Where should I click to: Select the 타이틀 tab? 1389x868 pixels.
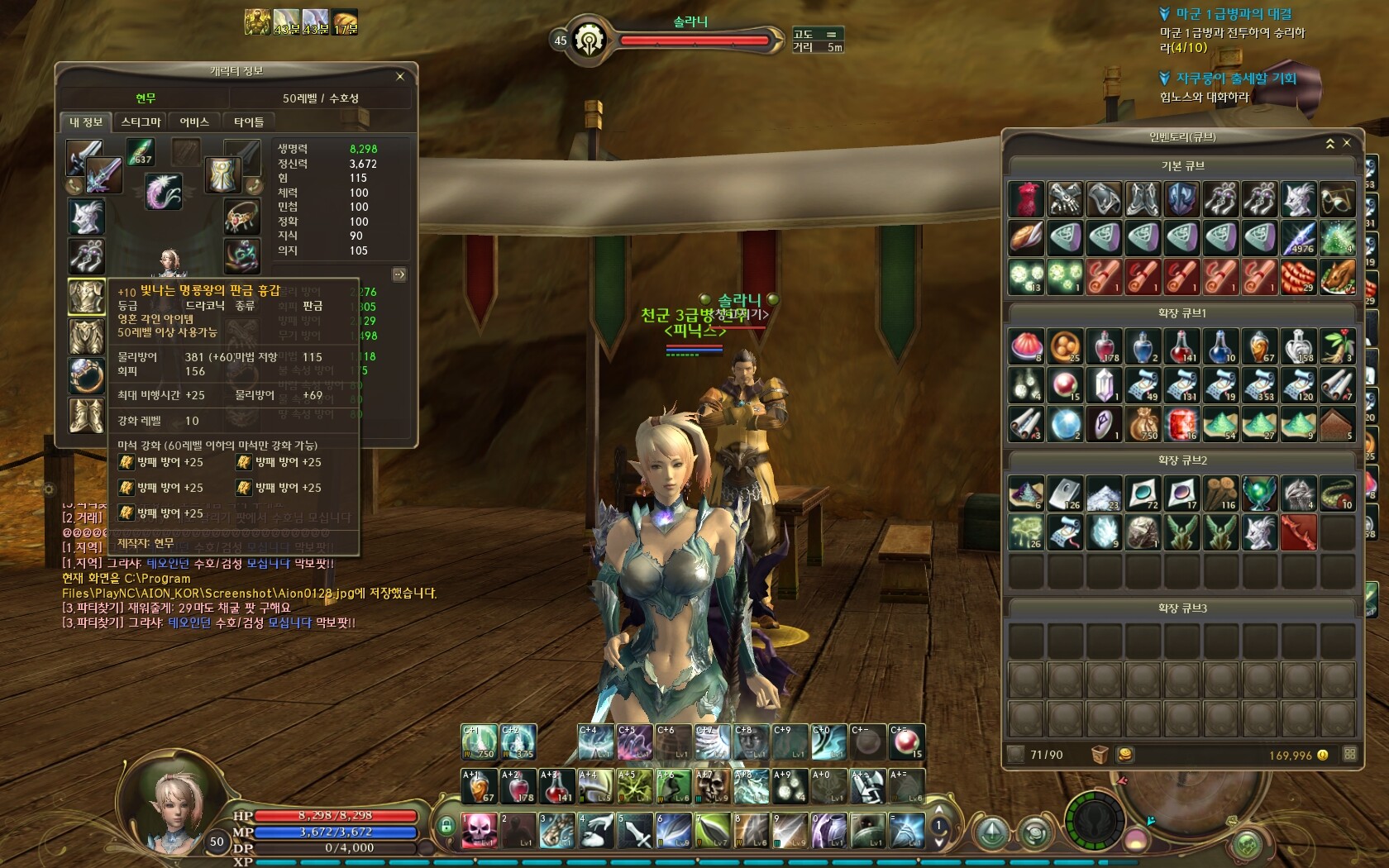[248, 122]
